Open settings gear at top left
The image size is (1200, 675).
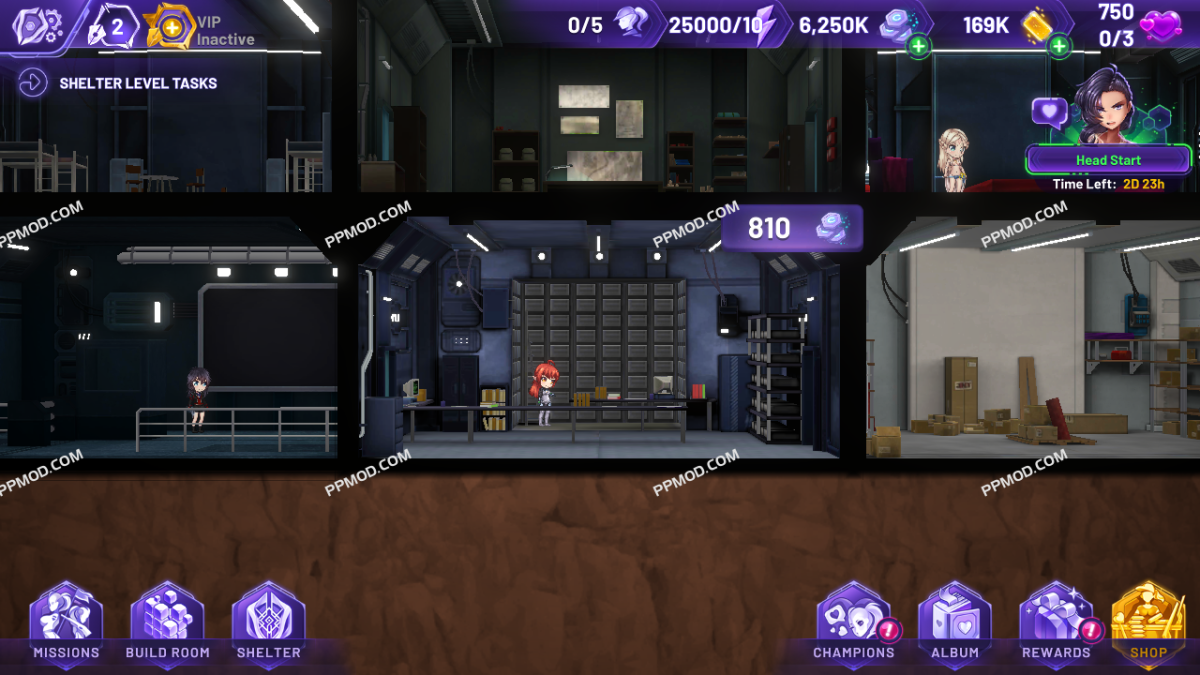point(36,25)
